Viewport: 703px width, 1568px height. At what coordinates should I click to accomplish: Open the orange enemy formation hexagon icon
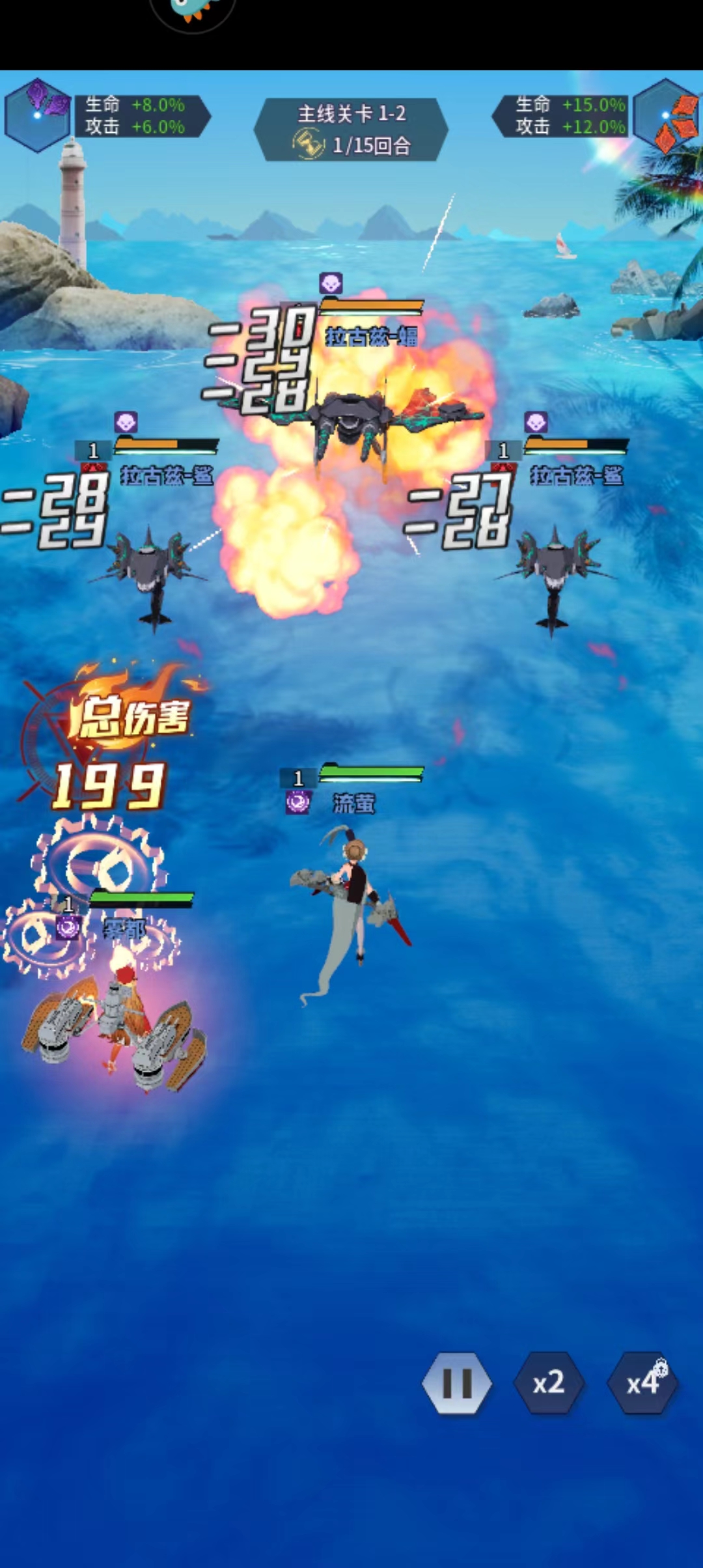coord(666,115)
